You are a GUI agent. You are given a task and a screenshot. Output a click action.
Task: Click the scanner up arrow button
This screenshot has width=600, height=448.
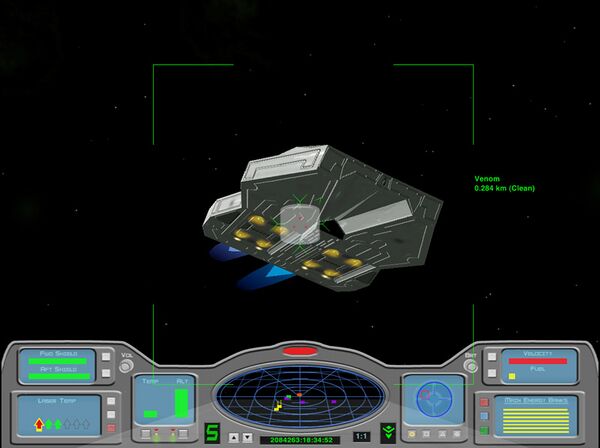coord(233,437)
